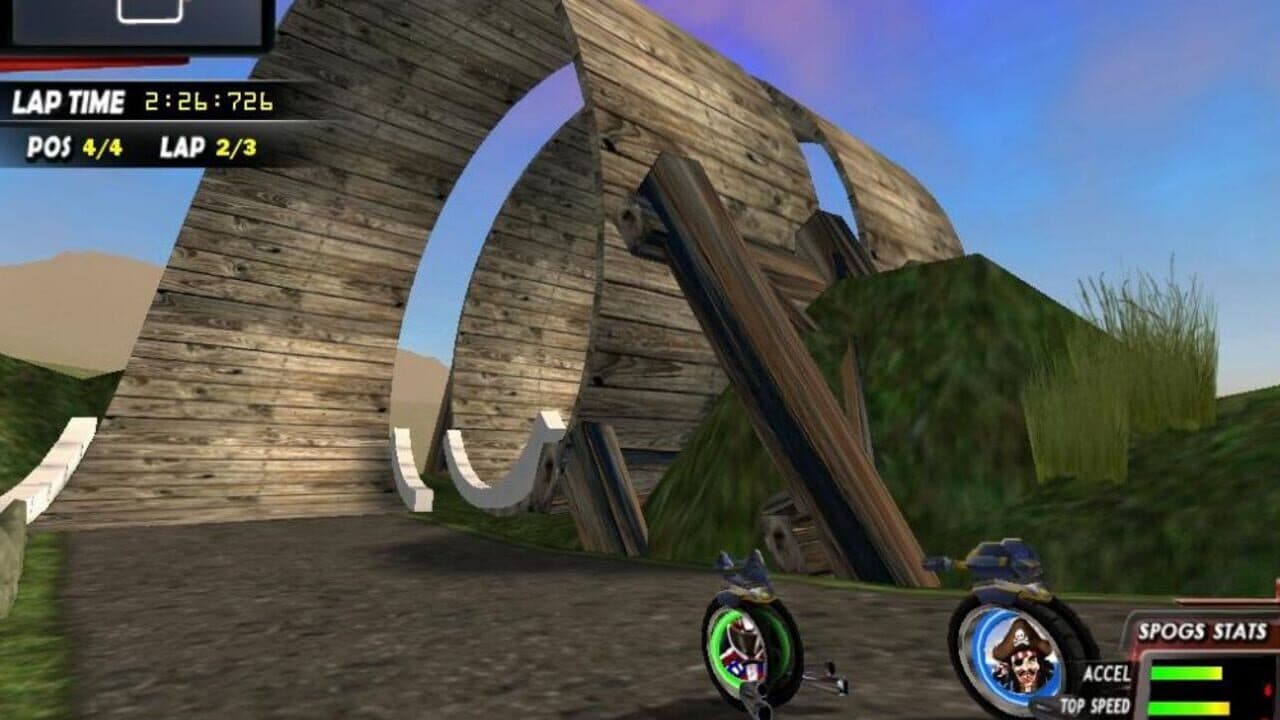
Task: Toggle the red indicator light beside the stat bars
Action: point(1268,689)
